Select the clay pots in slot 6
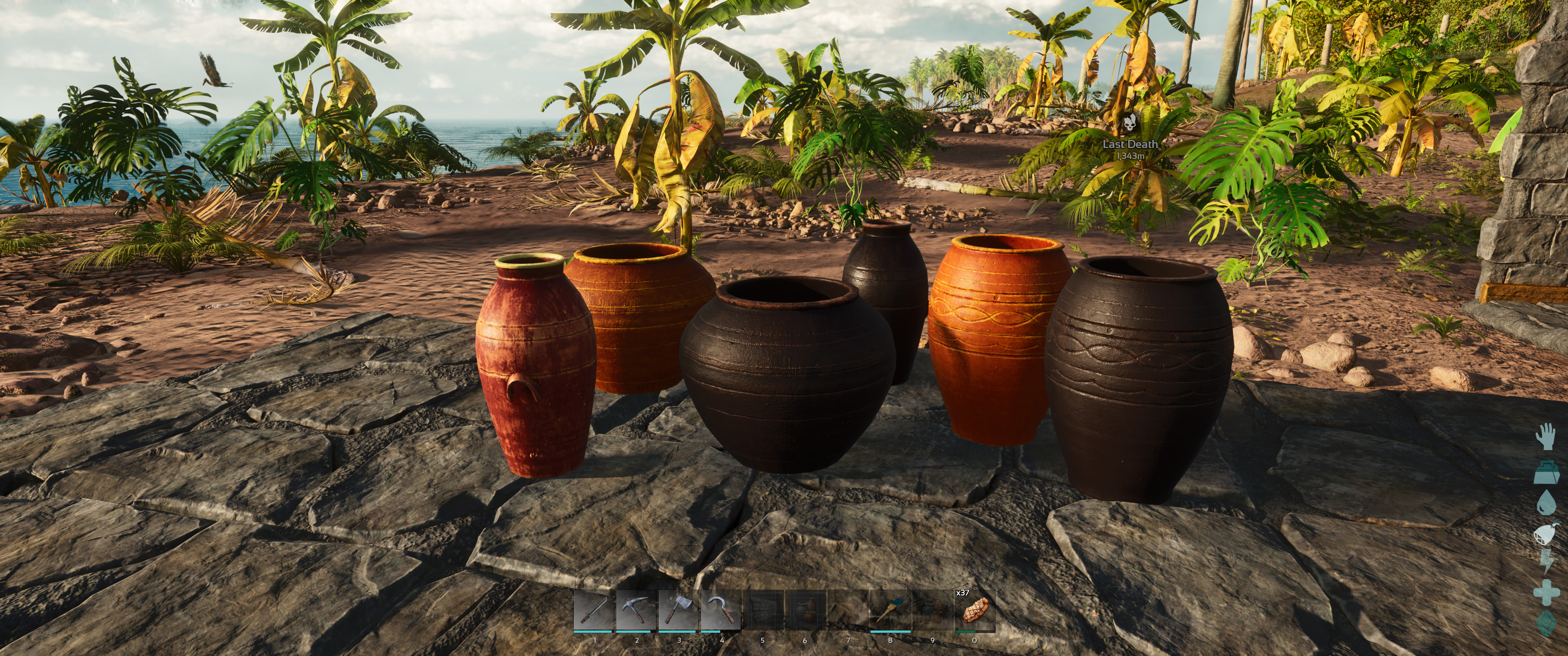This screenshot has width=1568, height=656. click(x=805, y=610)
